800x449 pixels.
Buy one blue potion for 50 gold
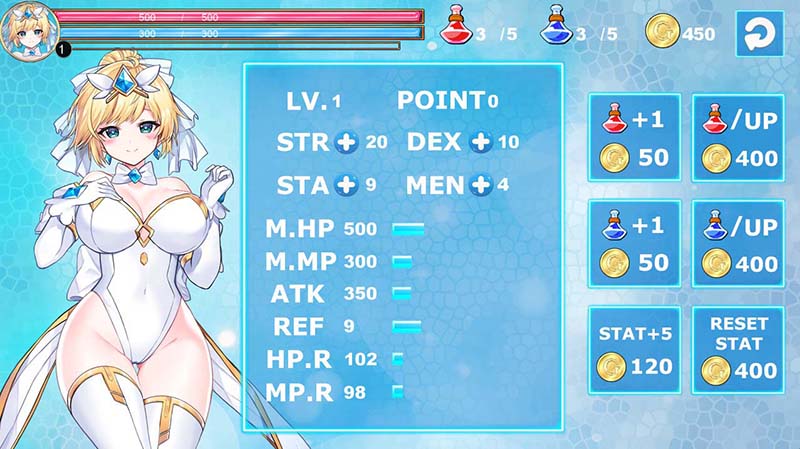(x=634, y=244)
